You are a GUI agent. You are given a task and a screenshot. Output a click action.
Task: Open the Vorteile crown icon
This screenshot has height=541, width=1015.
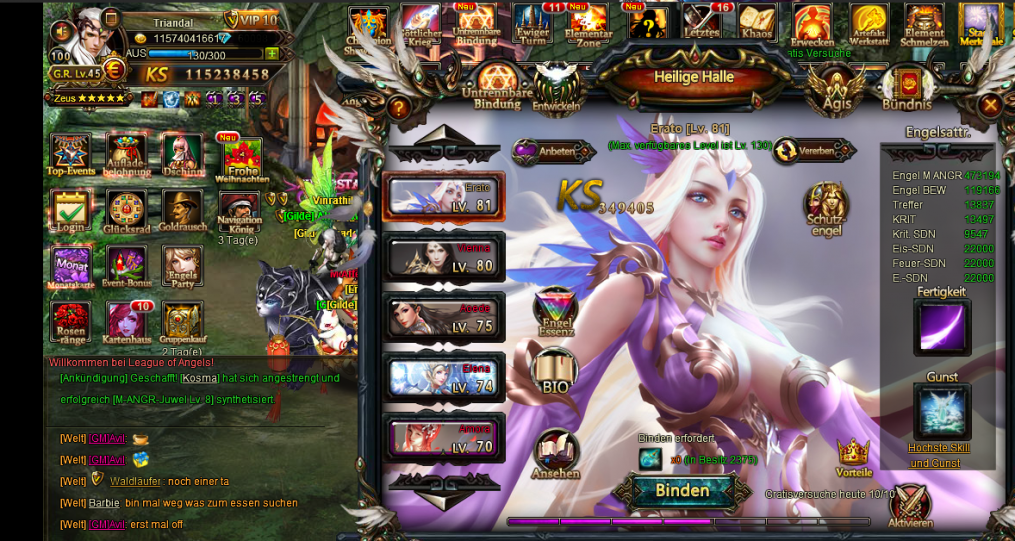coord(853,456)
